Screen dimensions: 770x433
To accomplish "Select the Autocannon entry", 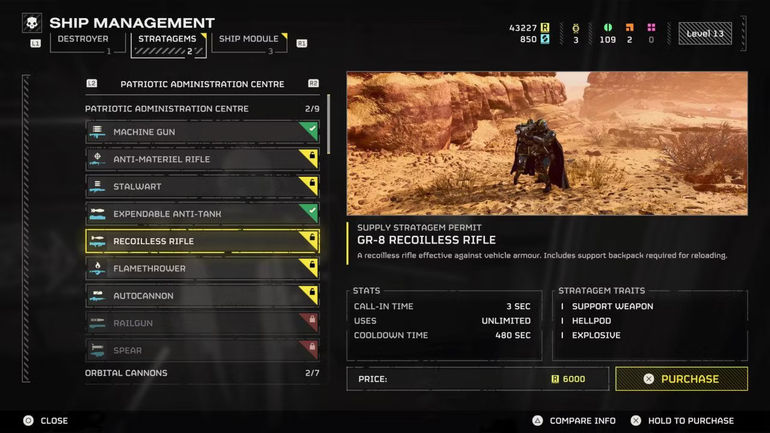I will point(202,296).
